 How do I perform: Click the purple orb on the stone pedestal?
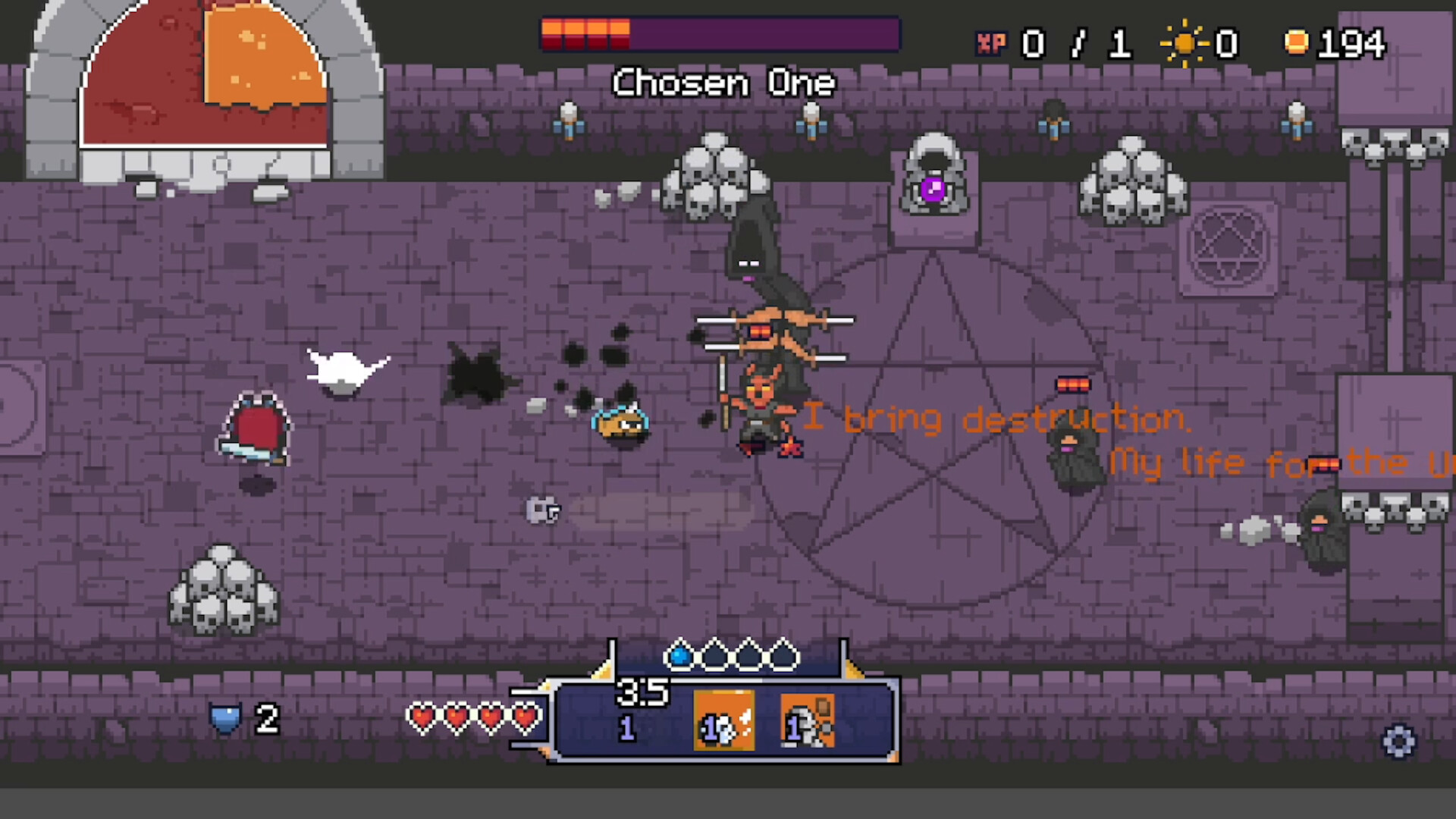click(934, 190)
